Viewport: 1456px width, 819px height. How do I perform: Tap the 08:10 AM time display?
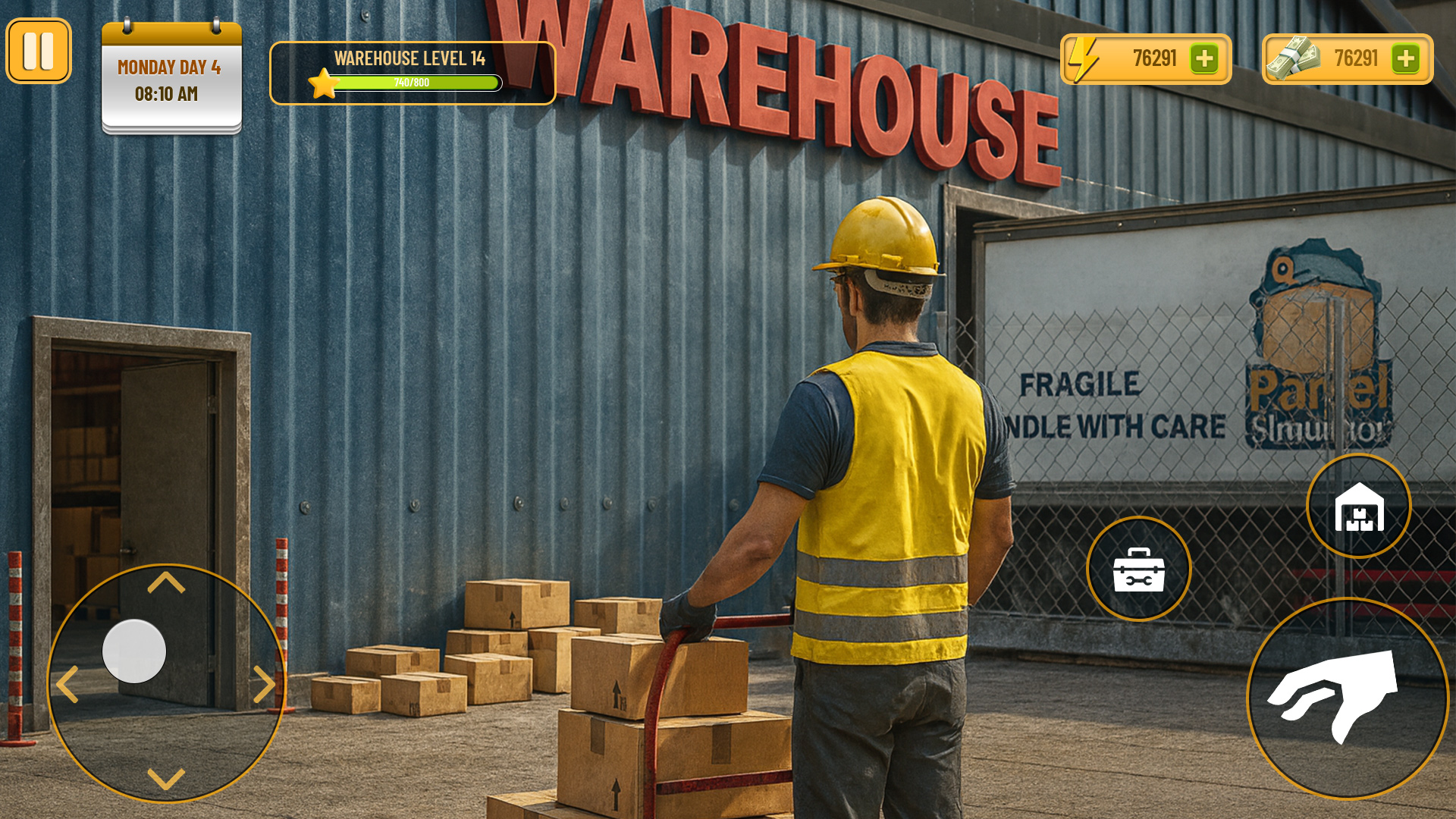point(168,95)
